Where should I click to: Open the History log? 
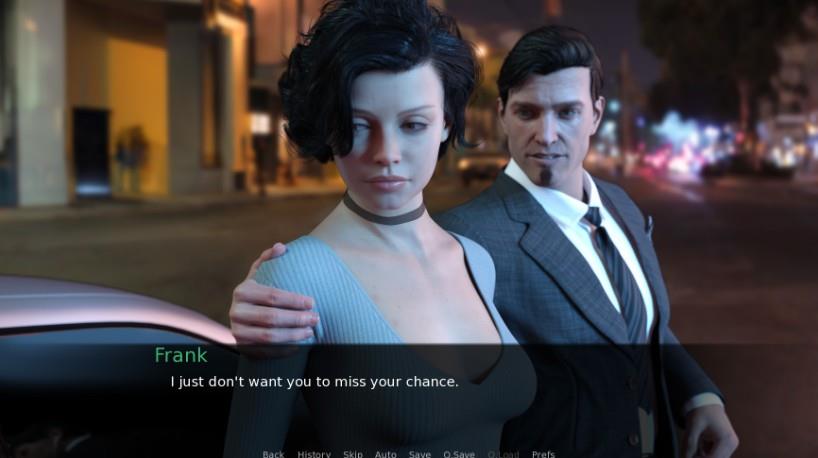(313, 454)
